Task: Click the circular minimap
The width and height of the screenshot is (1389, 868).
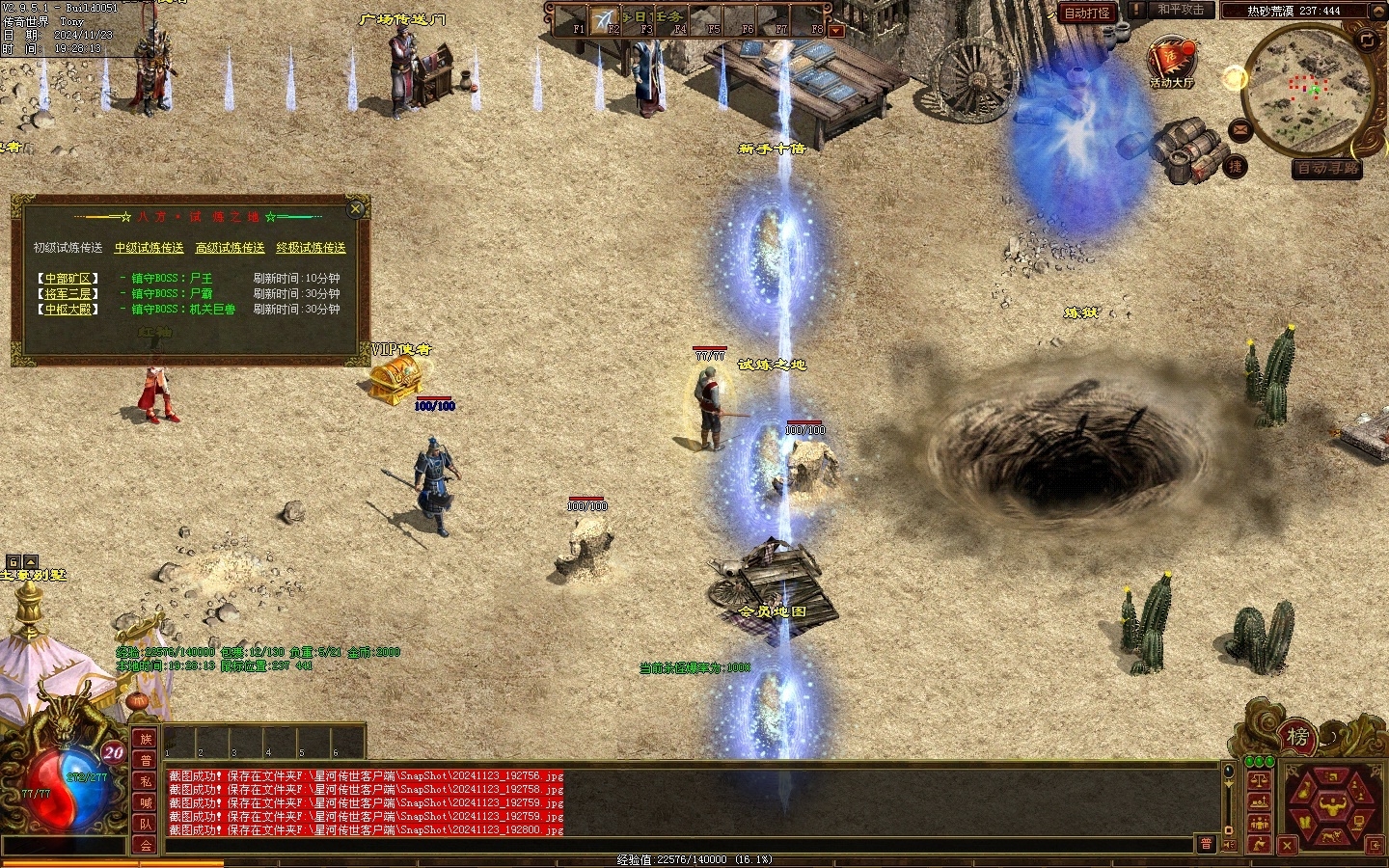Action: coord(1308,88)
